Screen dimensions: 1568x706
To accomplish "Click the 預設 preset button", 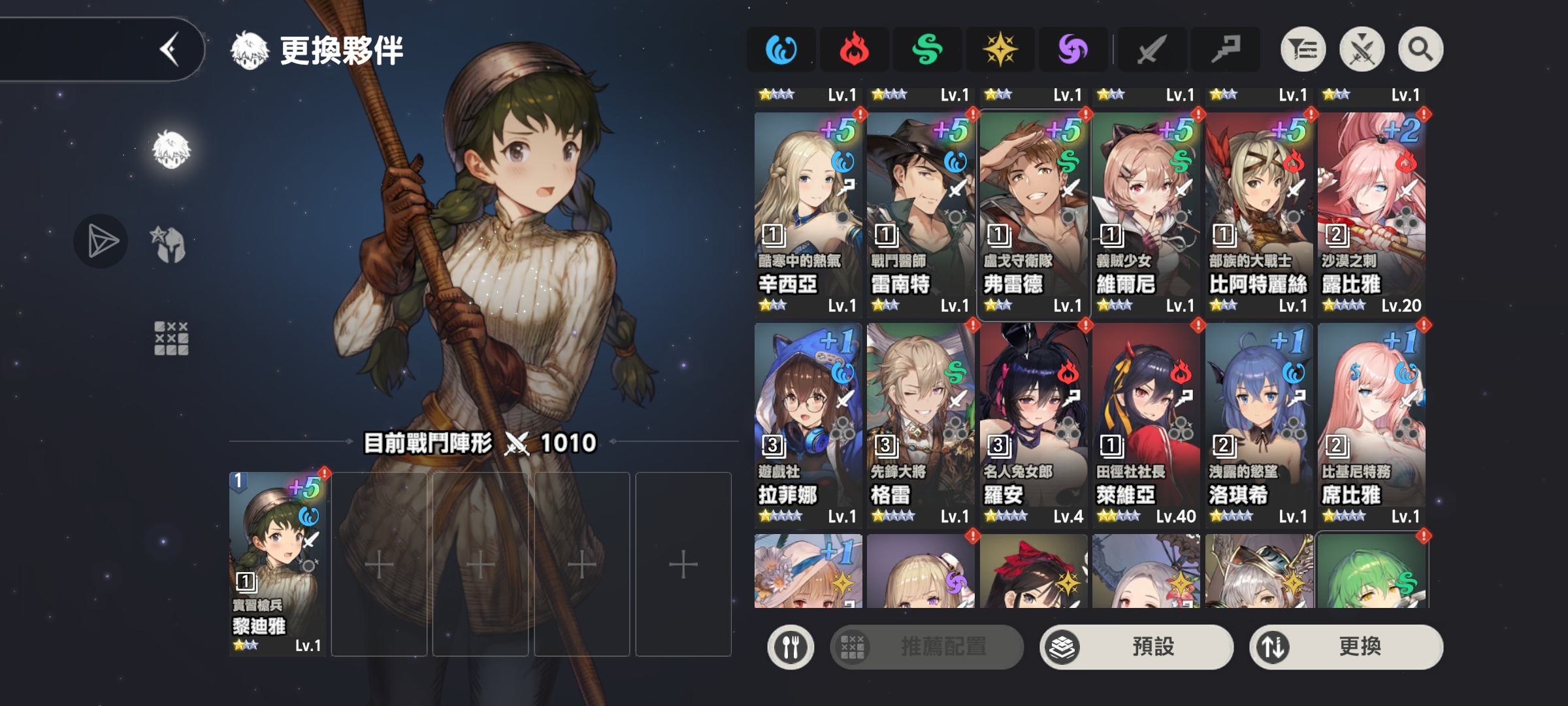I will (x=1137, y=647).
